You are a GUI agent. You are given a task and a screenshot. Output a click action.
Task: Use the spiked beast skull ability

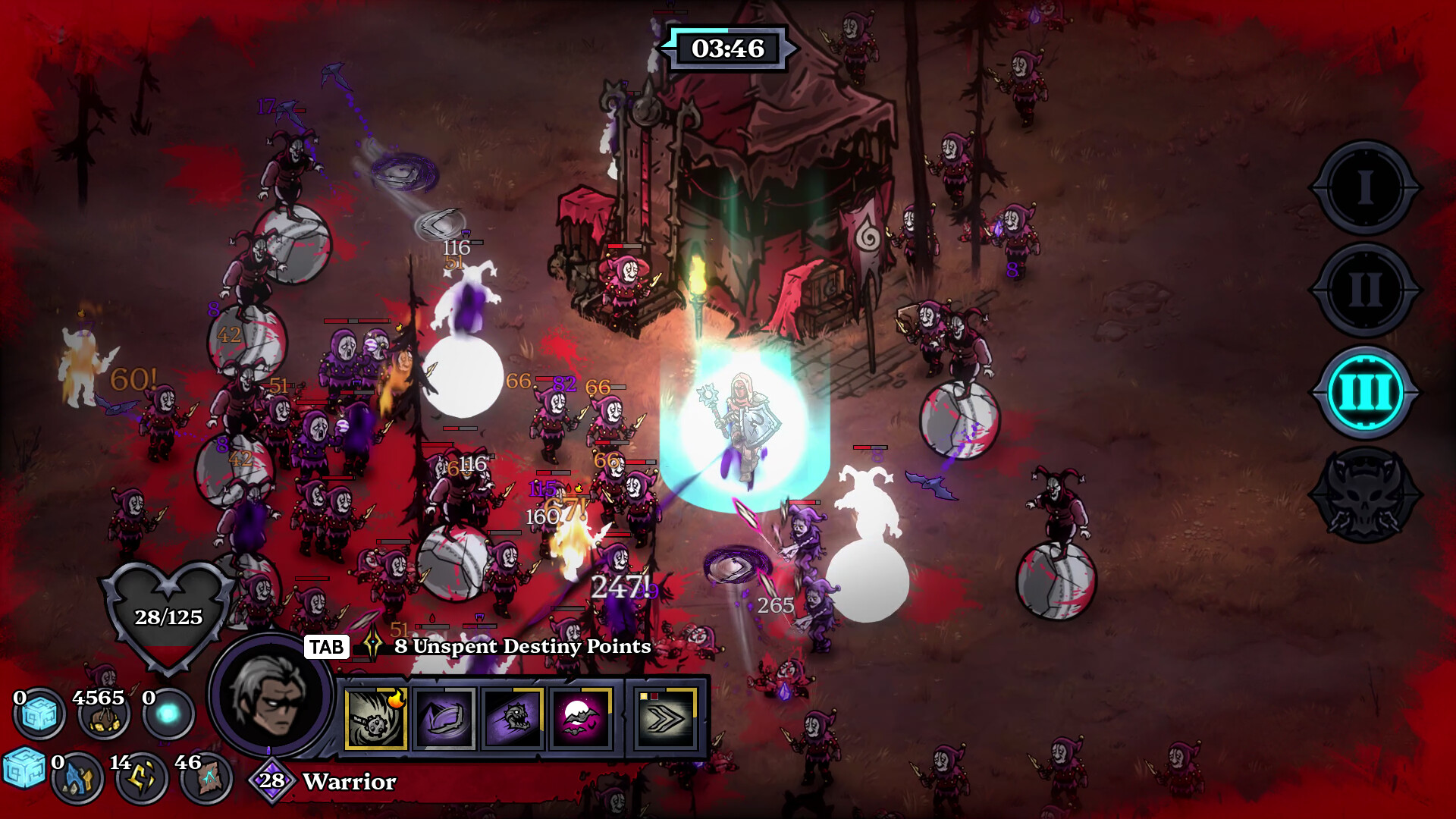point(513,719)
